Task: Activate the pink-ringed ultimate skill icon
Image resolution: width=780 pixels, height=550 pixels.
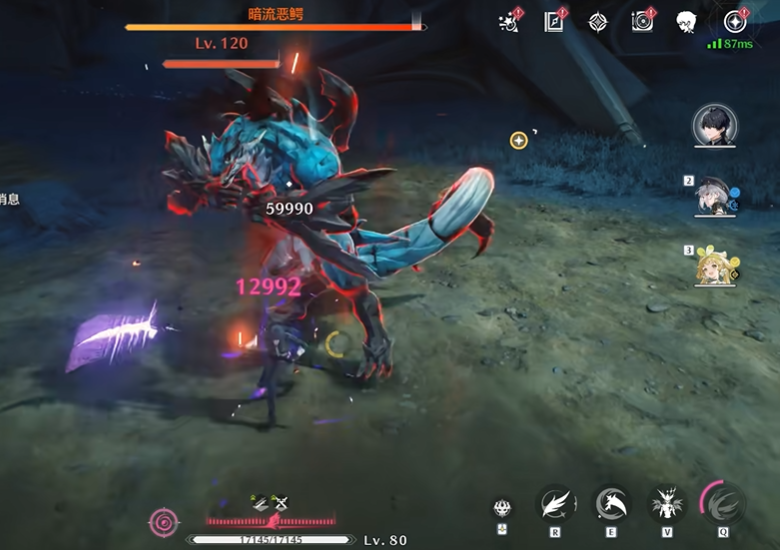Action: (722, 503)
